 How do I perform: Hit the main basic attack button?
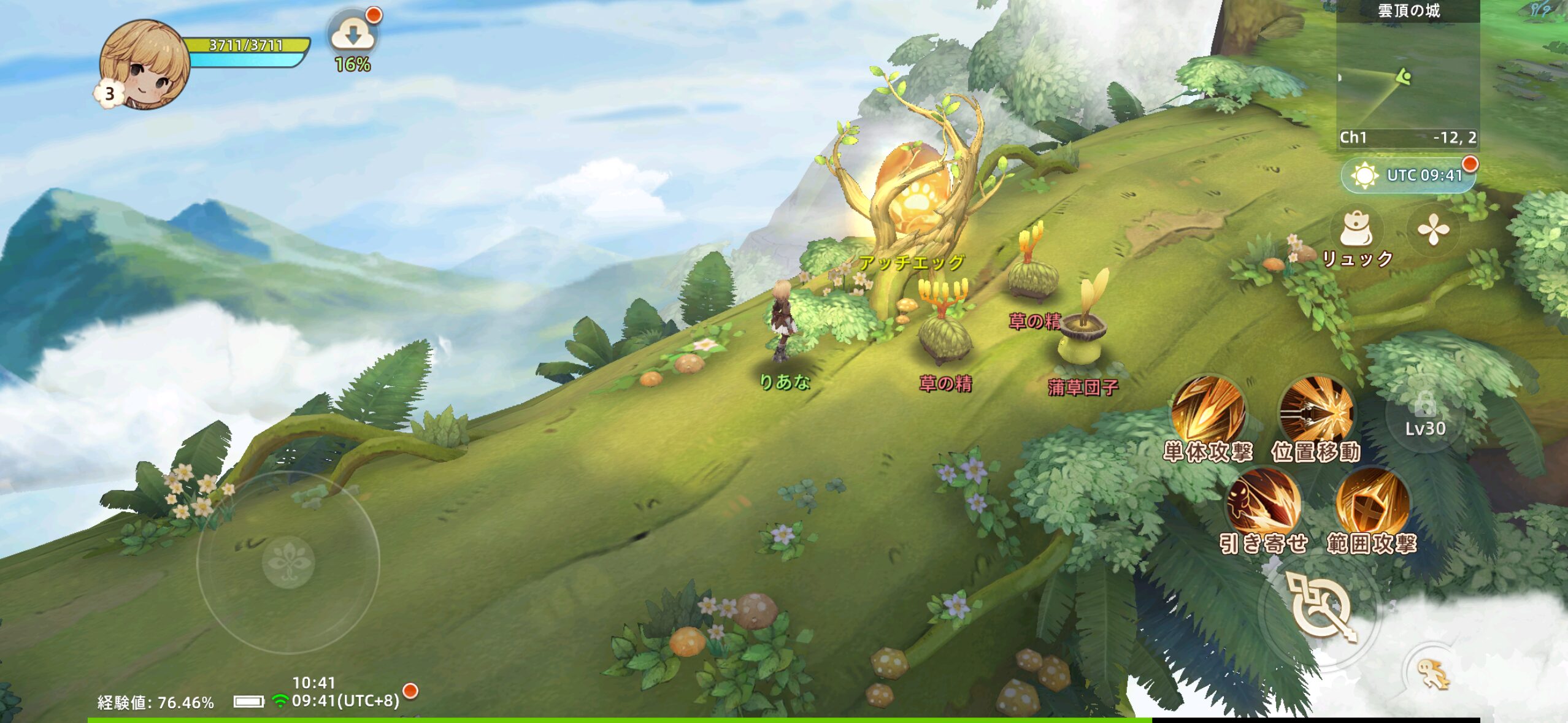pos(1319,608)
